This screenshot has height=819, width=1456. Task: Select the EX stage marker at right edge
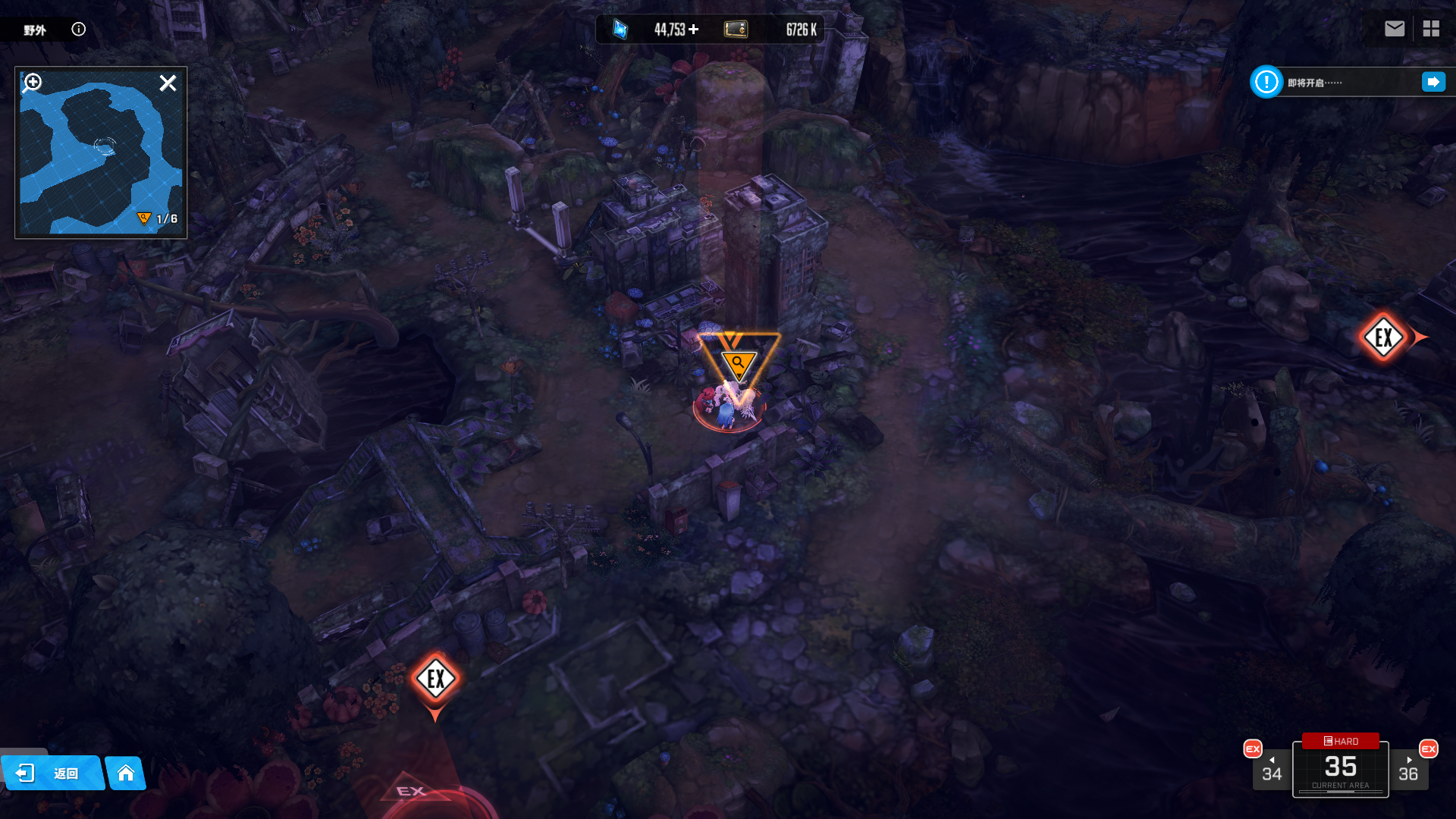pos(1384,337)
